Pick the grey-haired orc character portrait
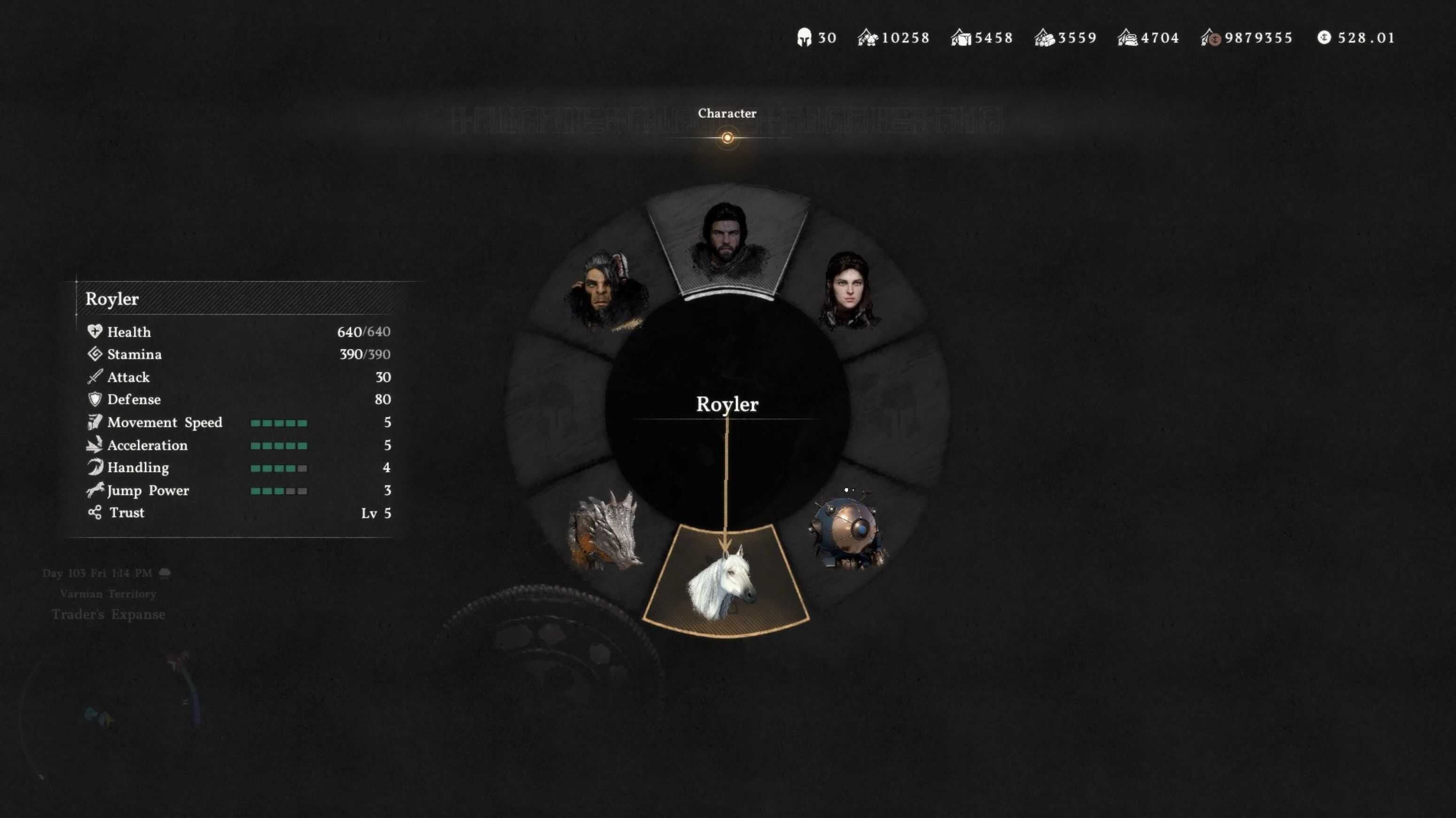 coord(606,290)
